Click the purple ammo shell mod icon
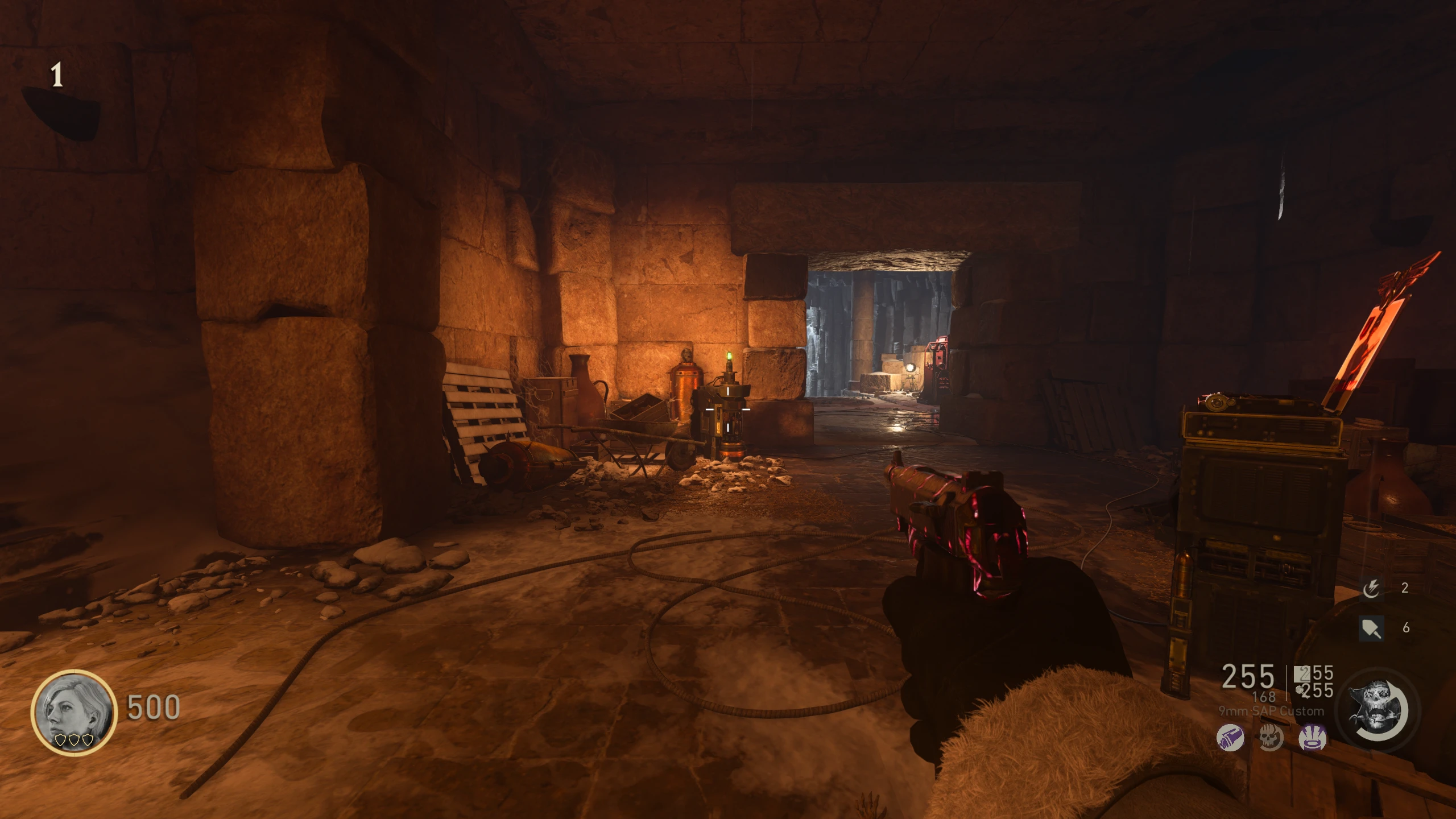This screenshot has width=1456, height=819. [x=1230, y=739]
